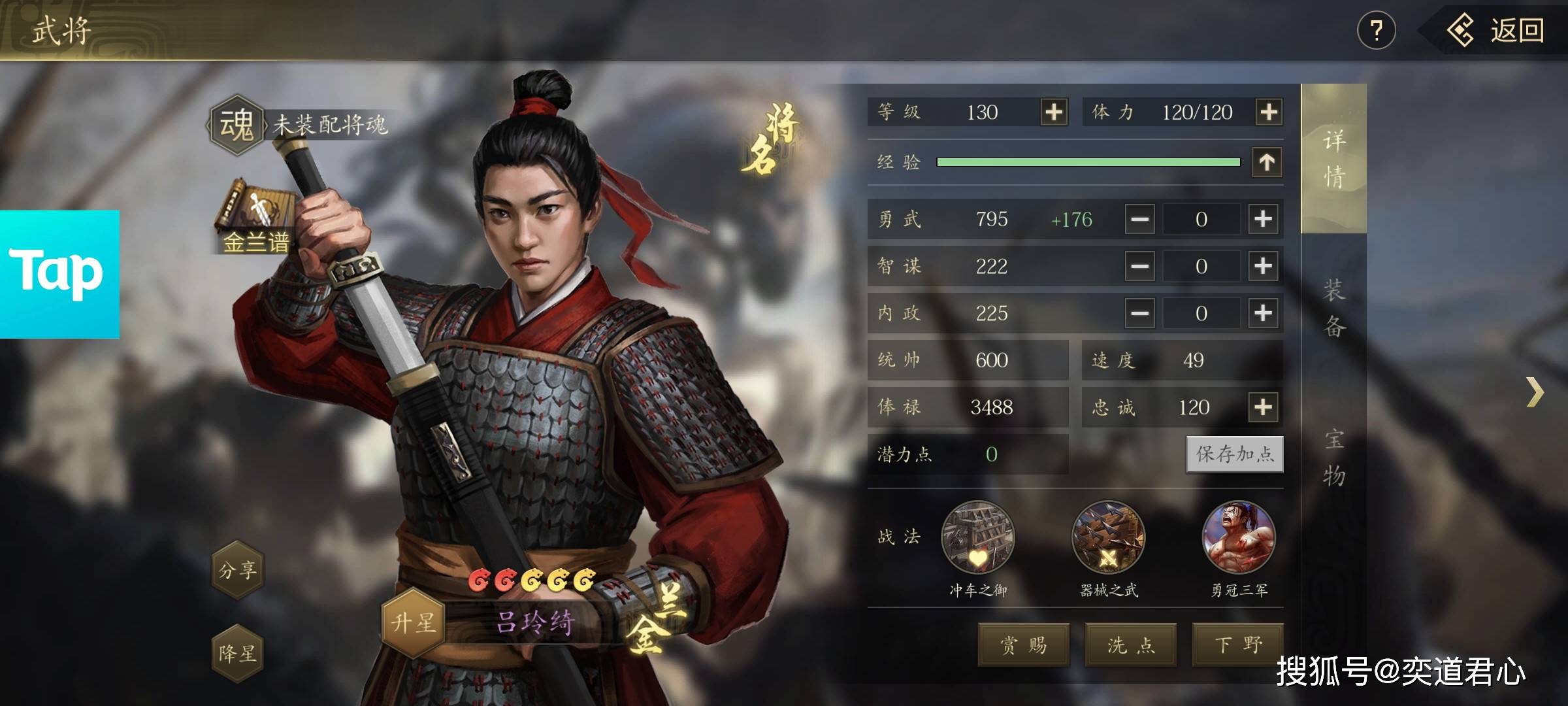This screenshot has width=1568, height=706.
Task: Save allocation with 保存加点 button
Action: (1234, 454)
